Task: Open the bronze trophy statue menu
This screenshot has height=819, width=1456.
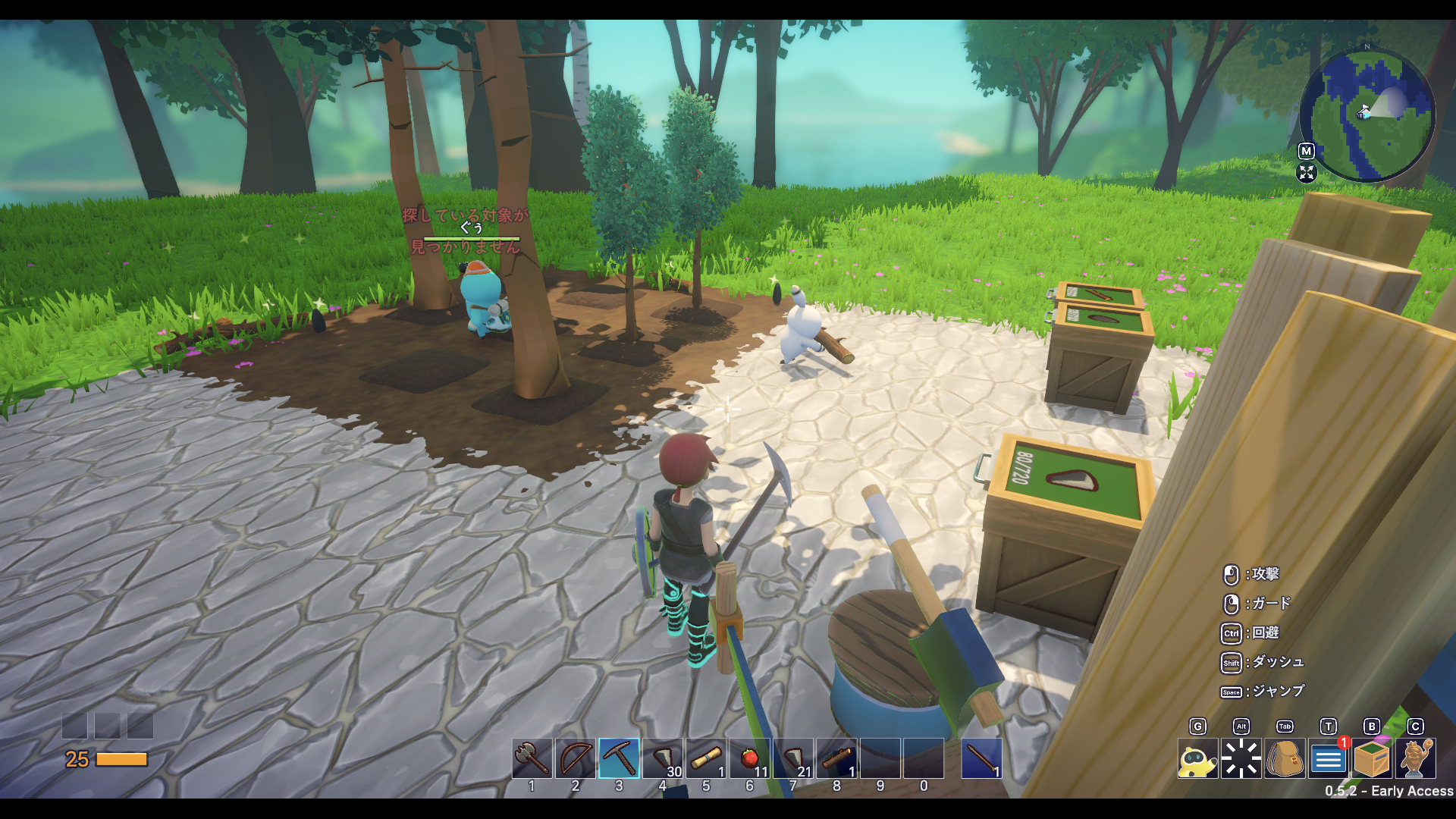Action: pos(1415,758)
